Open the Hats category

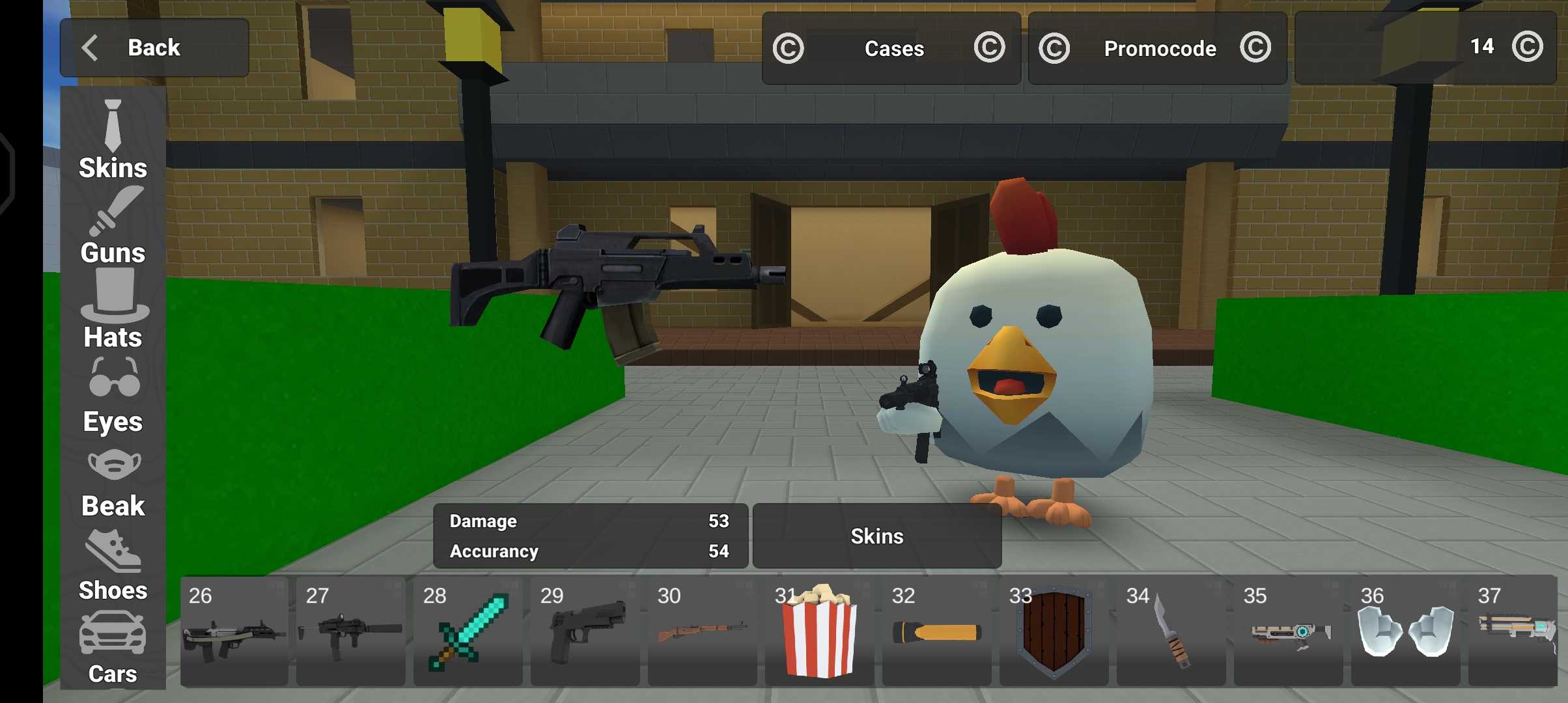pyautogui.click(x=113, y=310)
